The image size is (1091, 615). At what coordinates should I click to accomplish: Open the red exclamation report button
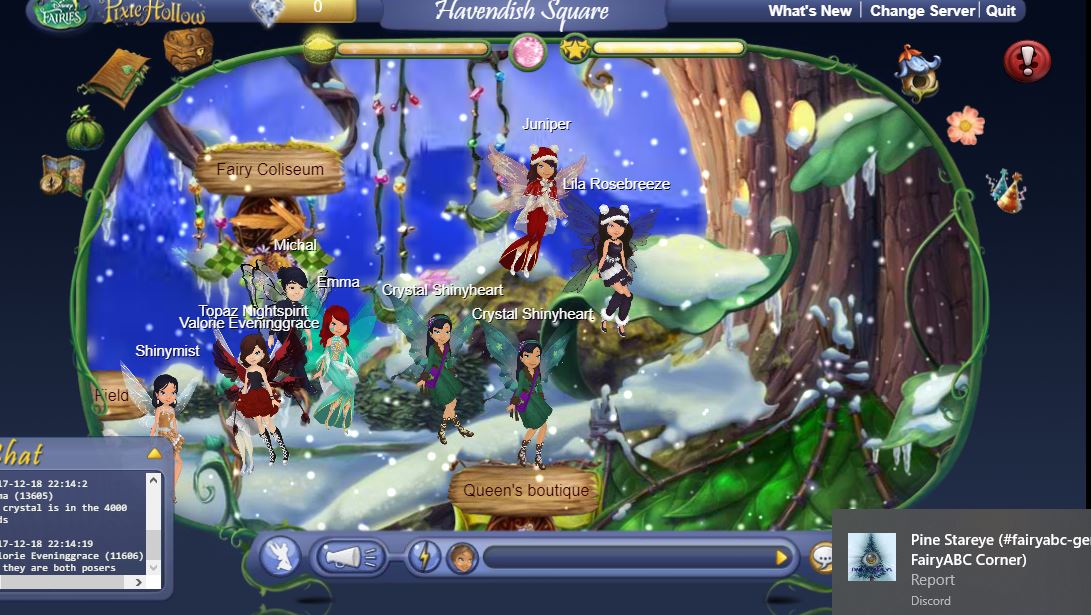(1027, 61)
